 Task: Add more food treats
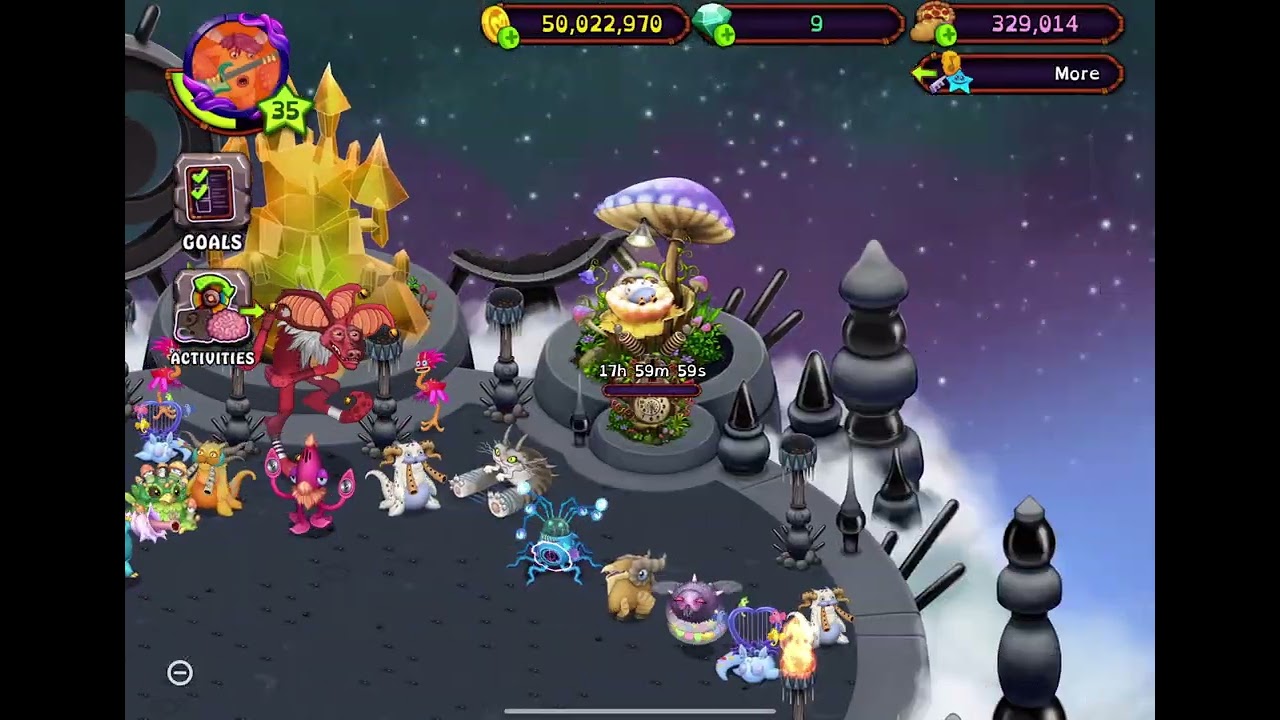click(944, 37)
